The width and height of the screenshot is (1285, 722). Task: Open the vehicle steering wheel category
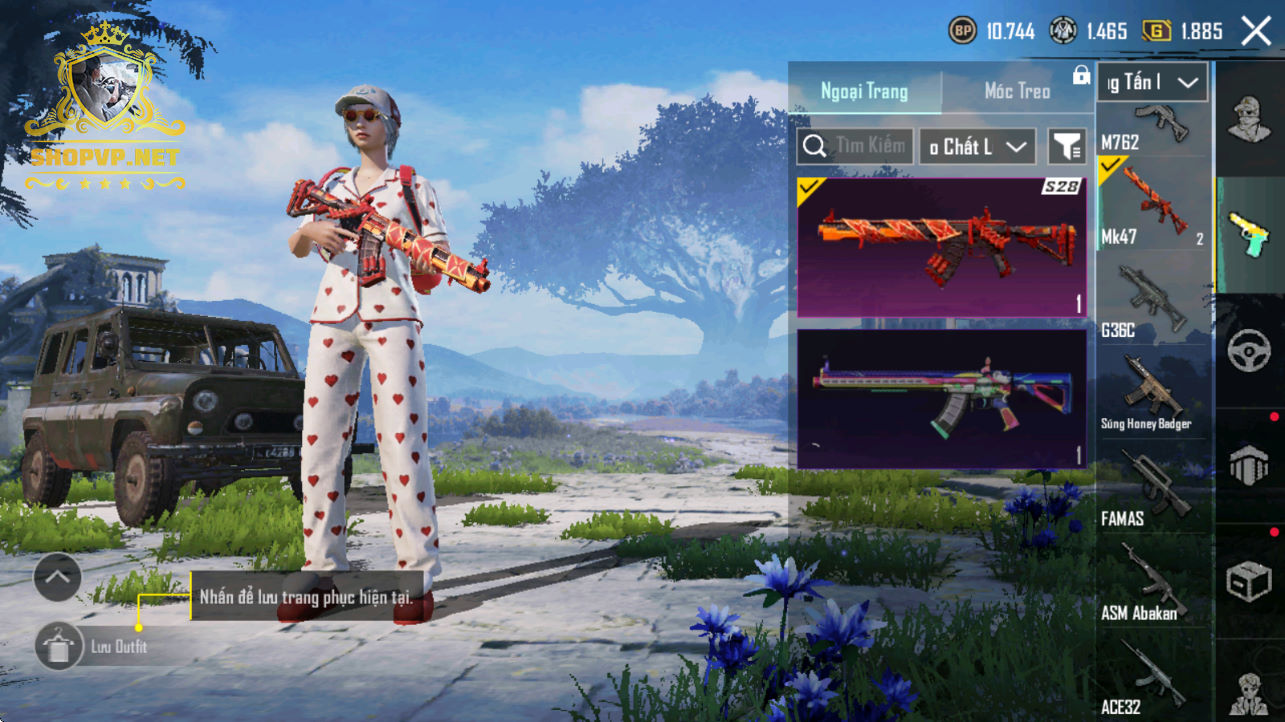tap(1248, 351)
